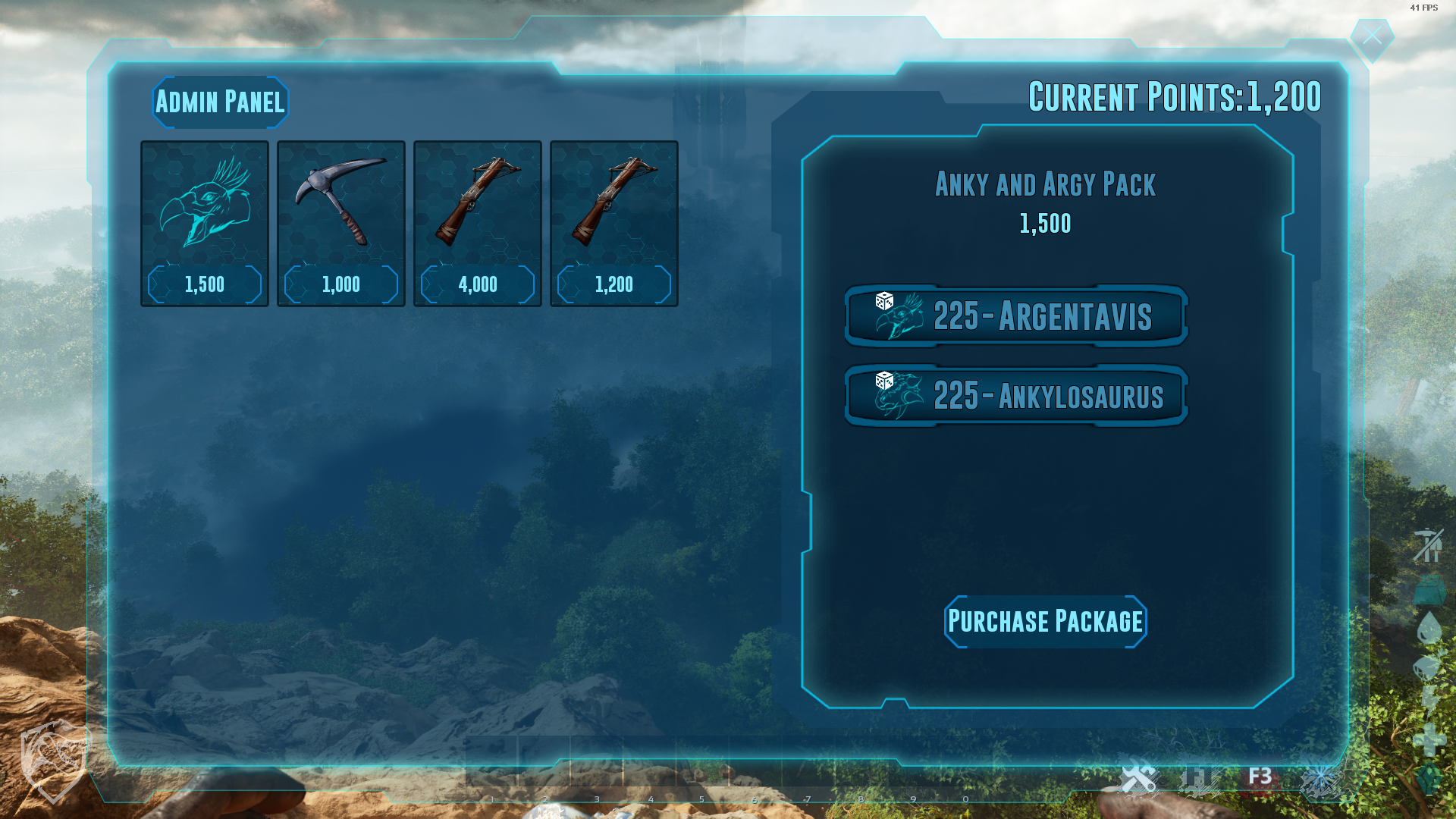The image size is (1456, 819).
Task: Open the Admin Panel
Action: (220, 102)
